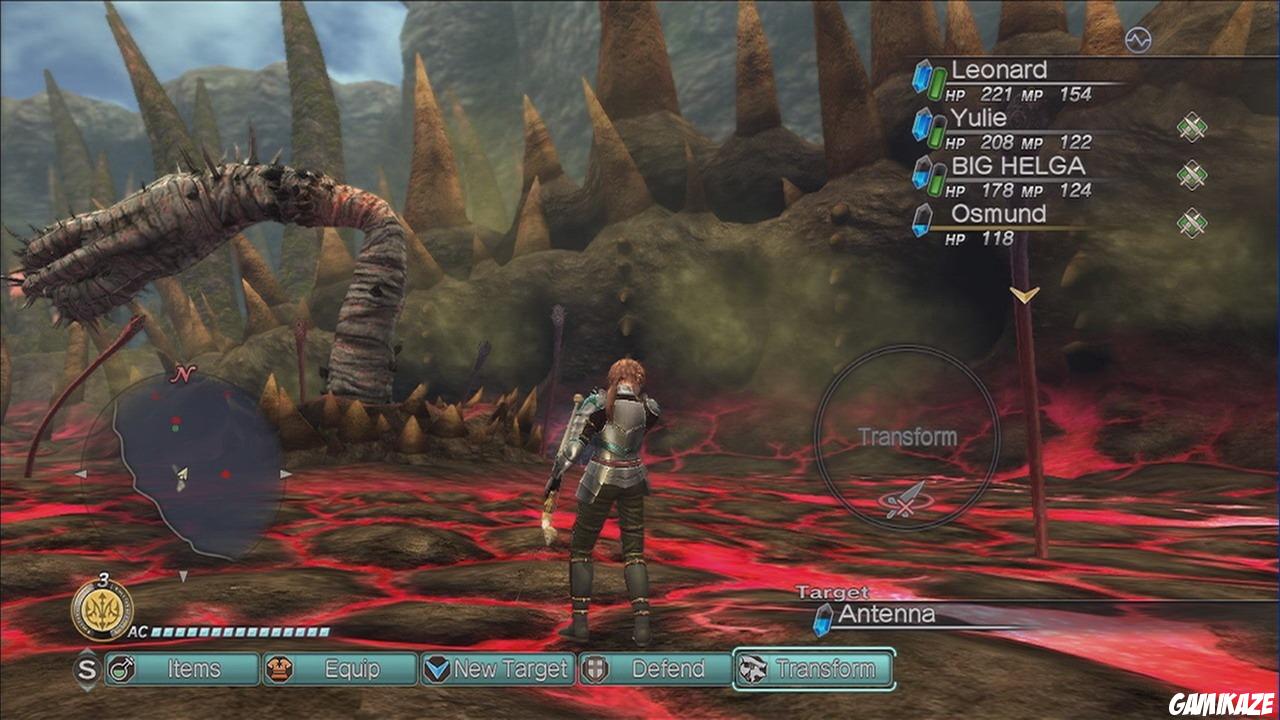This screenshot has width=1280, height=720.
Task: Open the Items command
Action: tap(181, 669)
